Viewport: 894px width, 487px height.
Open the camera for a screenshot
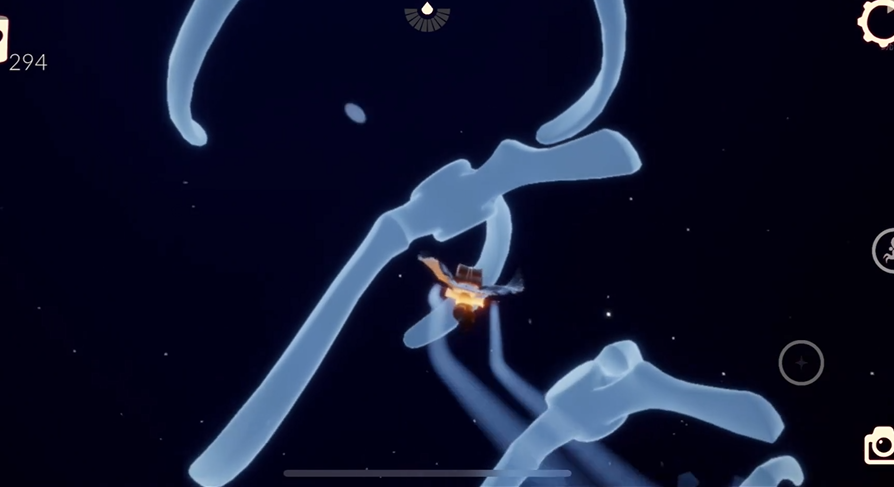(x=880, y=446)
